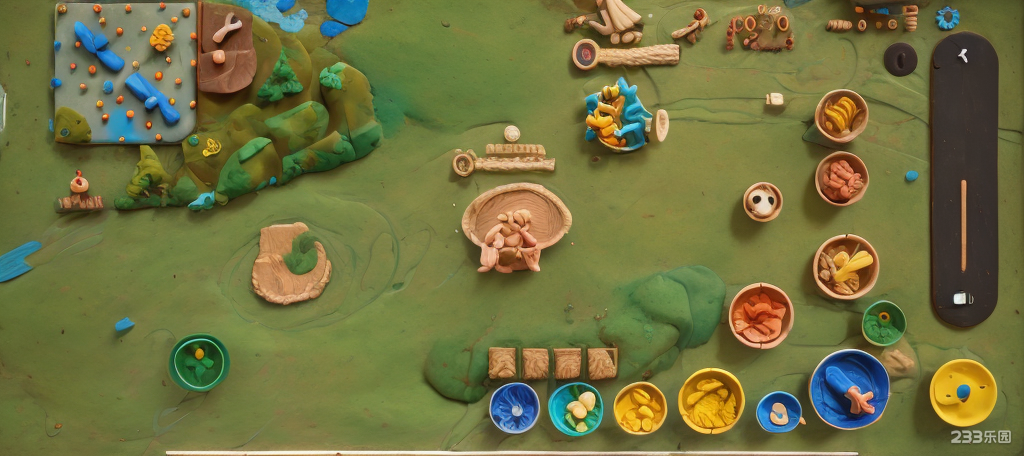This screenshot has height=456, width=1024.
Task: Open the grey square minimap
Action: [125, 72]
